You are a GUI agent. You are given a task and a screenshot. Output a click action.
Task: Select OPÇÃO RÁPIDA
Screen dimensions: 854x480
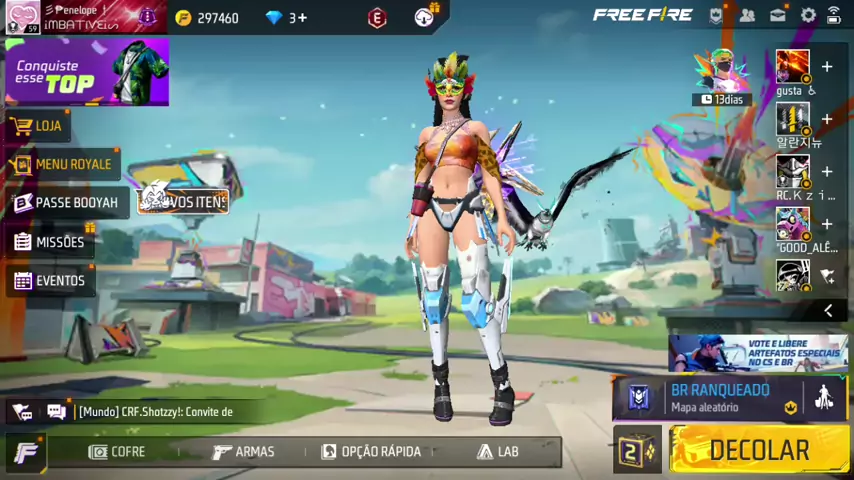[371, 452]
